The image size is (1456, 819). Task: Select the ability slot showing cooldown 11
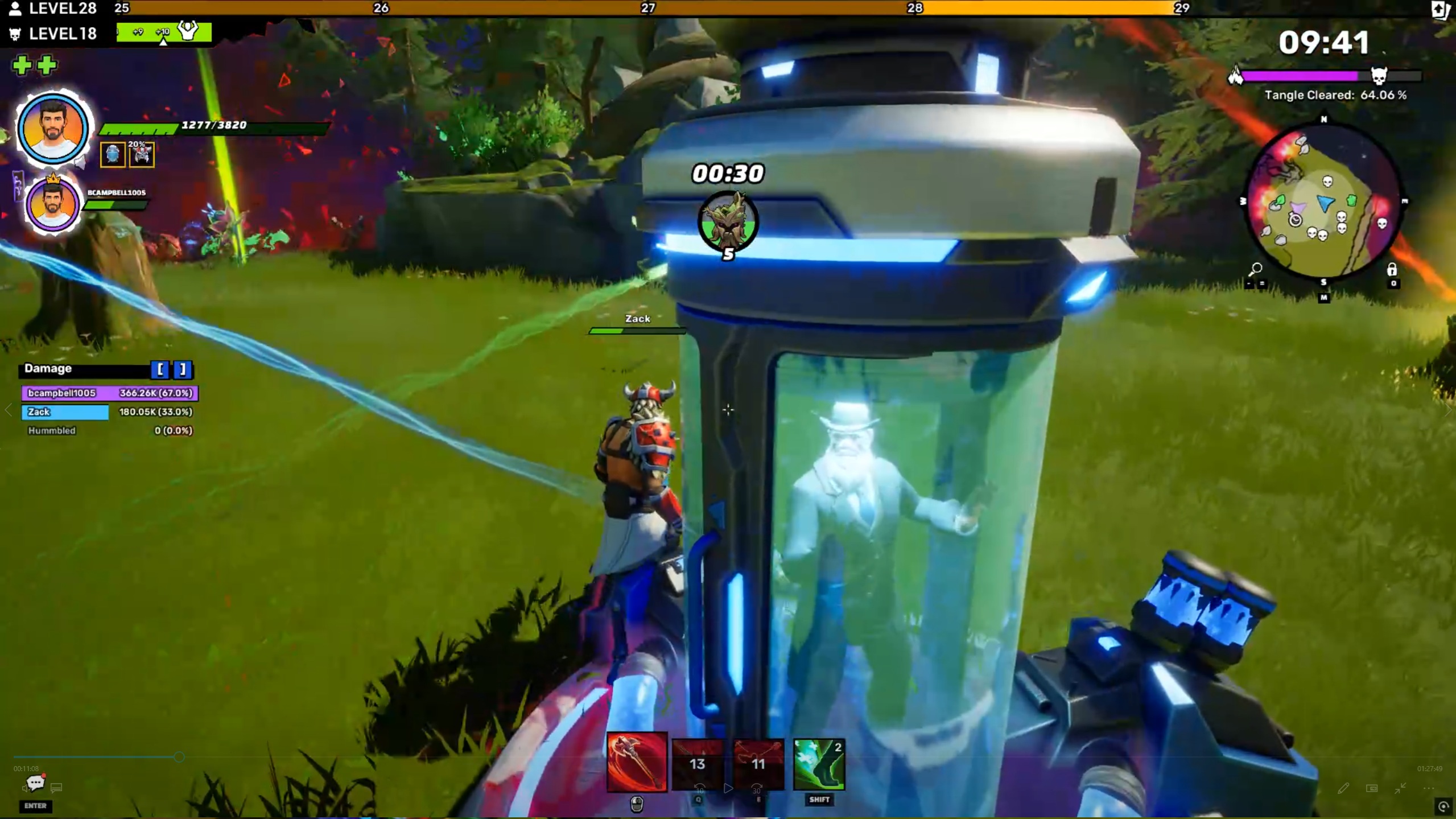(x=758, y=764)
